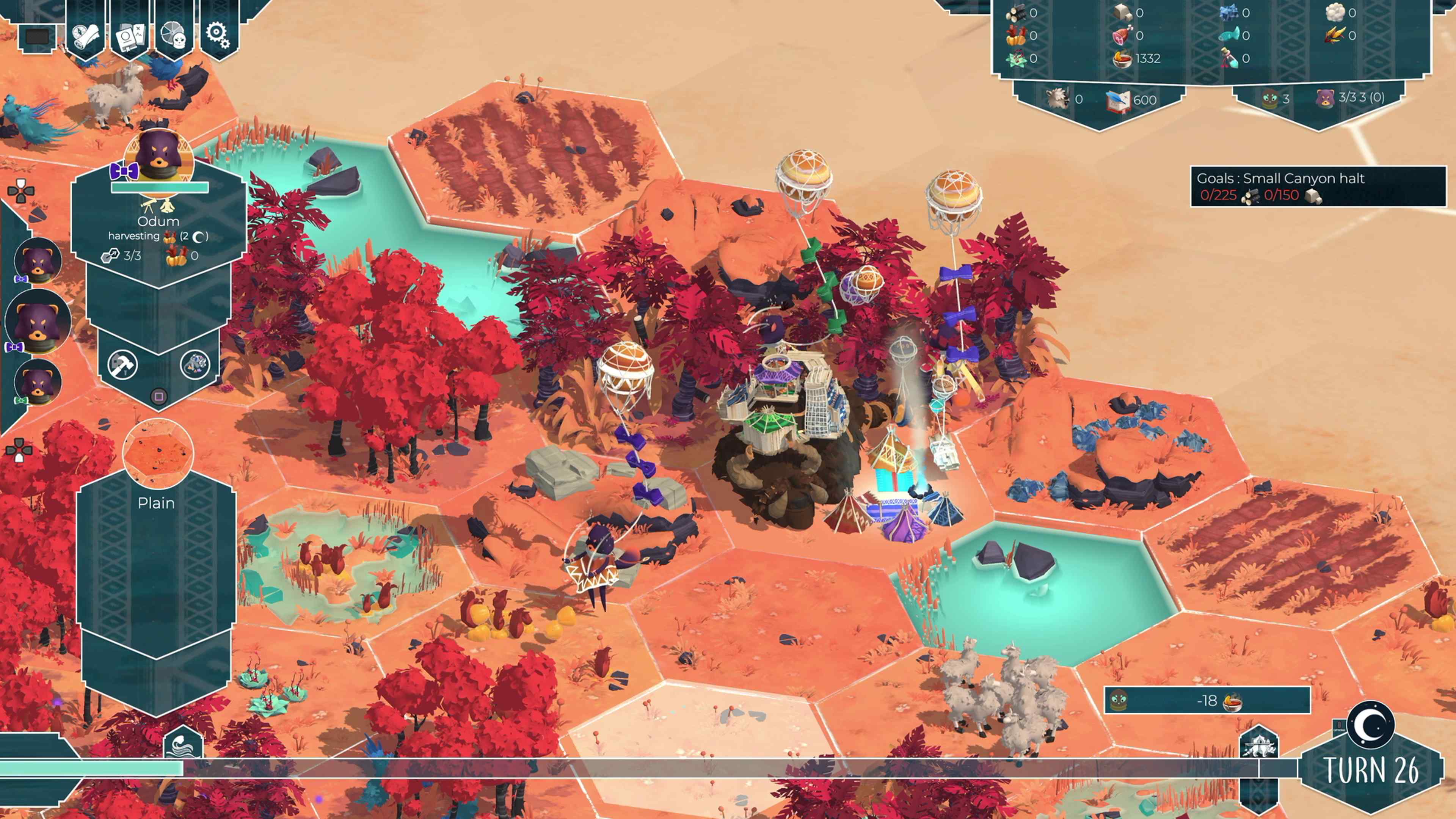1456x819 pixels.
Task: Click the telescope stance icon under Odum's portrait
Action: [148, 206]
